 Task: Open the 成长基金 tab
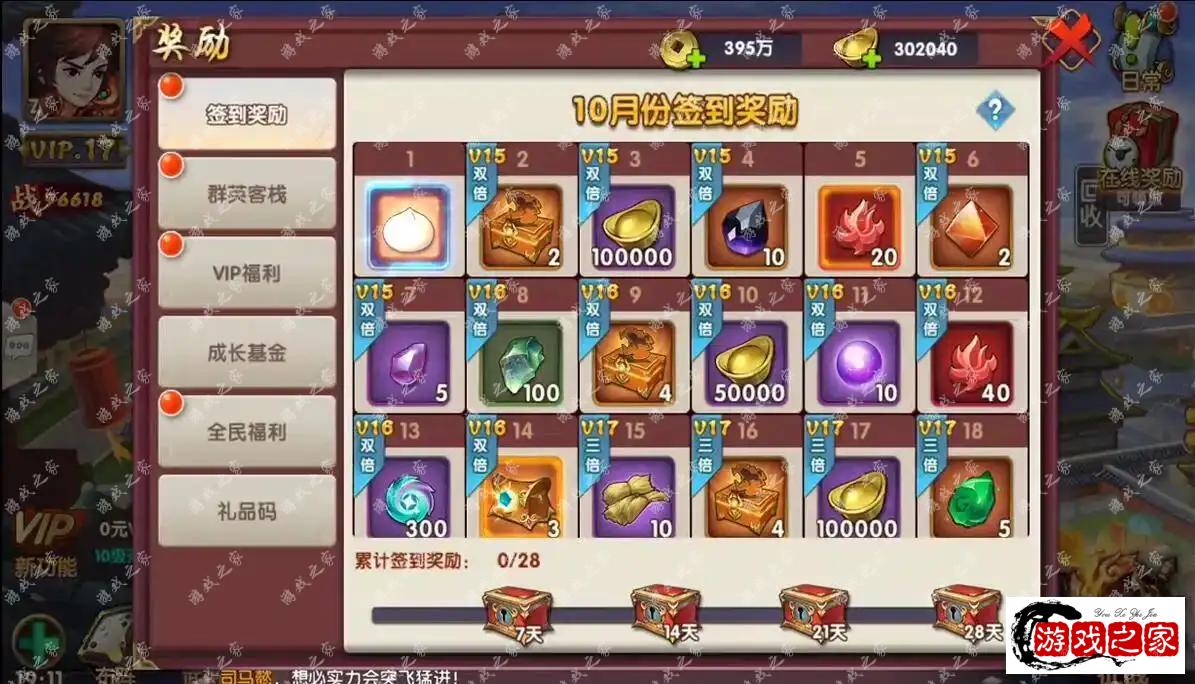tap(246, 352)
